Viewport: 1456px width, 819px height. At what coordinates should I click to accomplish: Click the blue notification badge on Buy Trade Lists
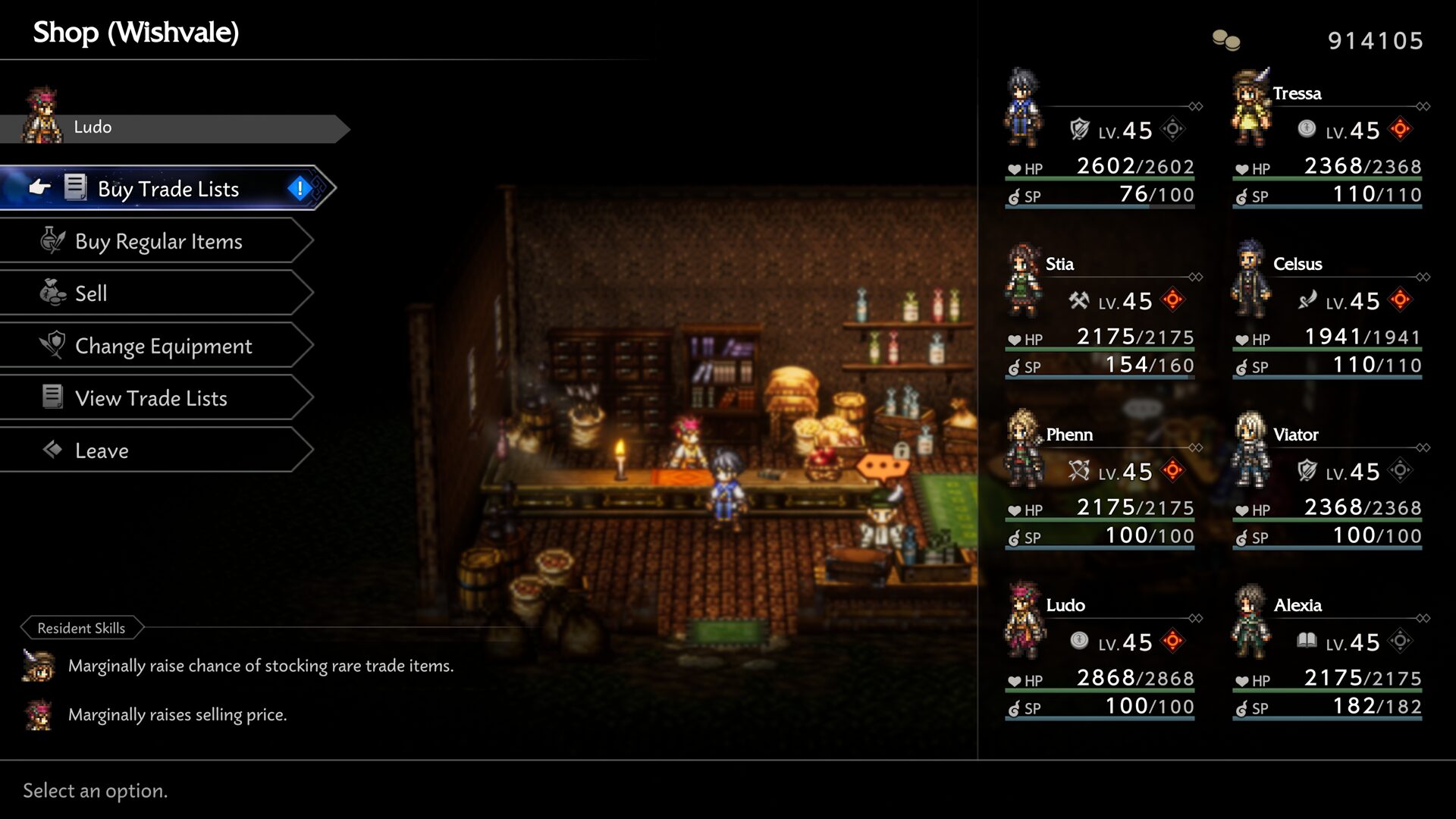(x=299, y=188)
